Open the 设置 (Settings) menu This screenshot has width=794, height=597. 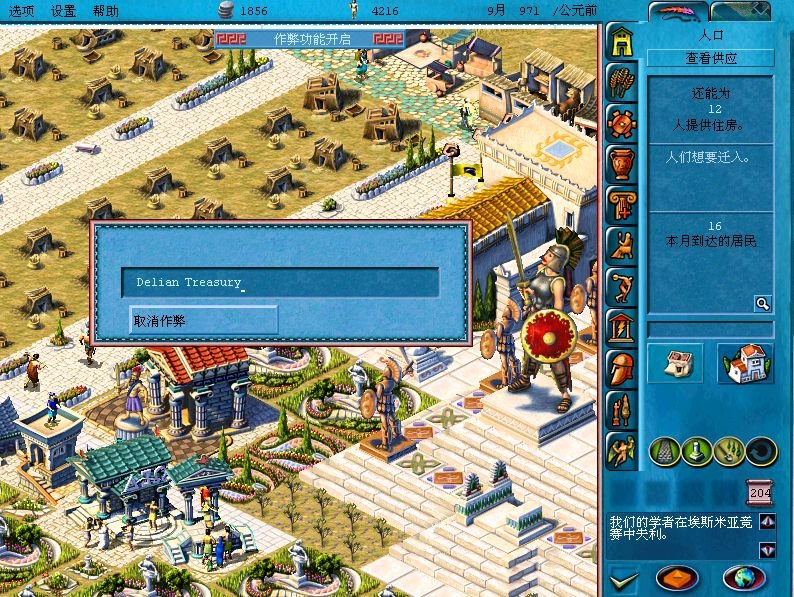coord(63,10)
